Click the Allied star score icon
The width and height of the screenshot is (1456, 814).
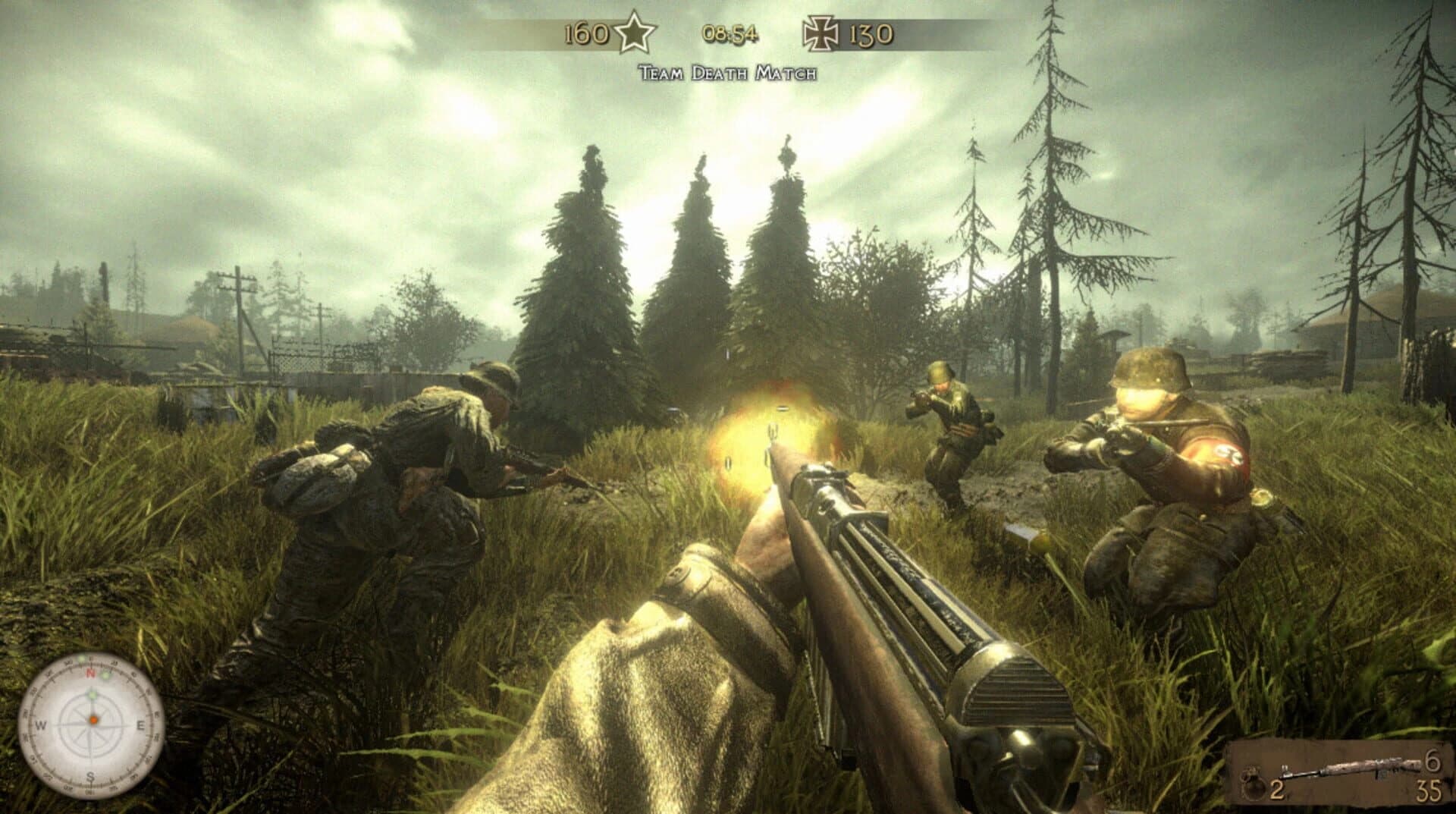coord(635,32)
